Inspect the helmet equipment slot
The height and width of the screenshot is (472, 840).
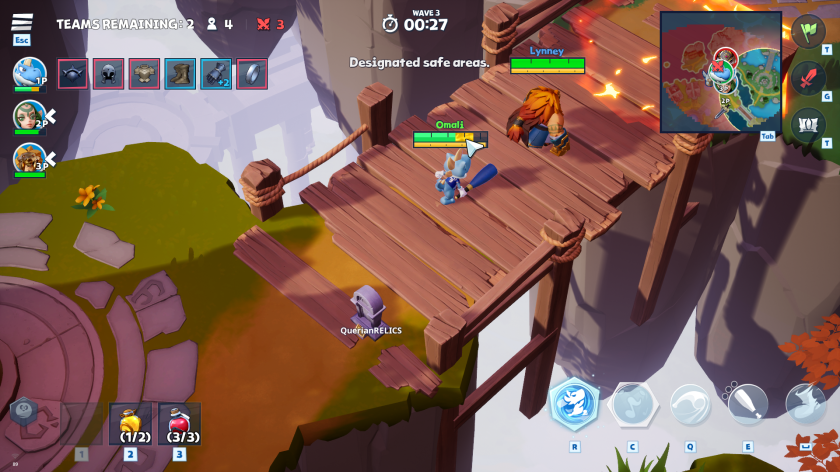tap(109, 74)
